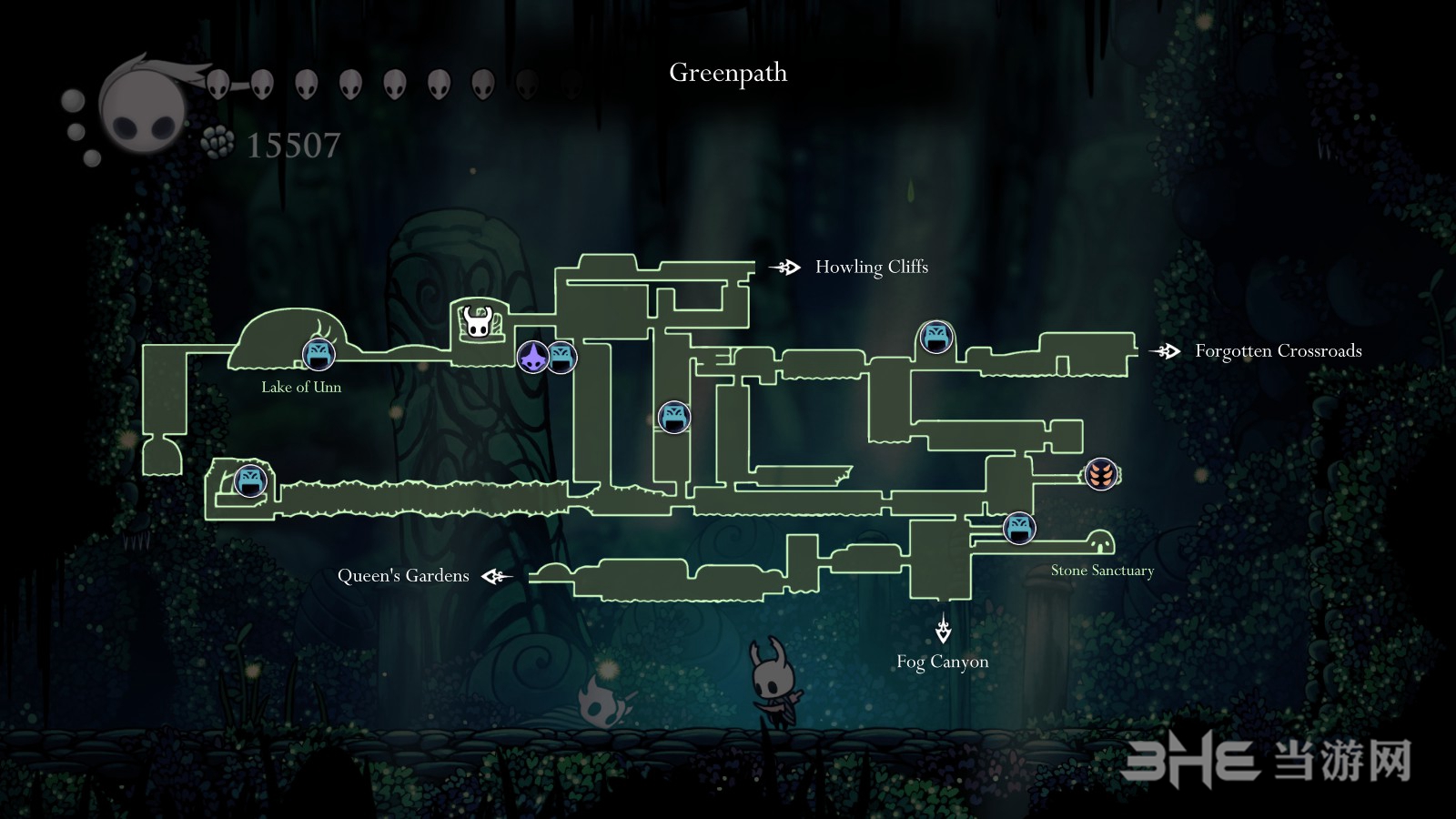This screenshot has width=1456, height=819.
Task: Click the purple spiky-head map pin
Action: pos(532,356)
